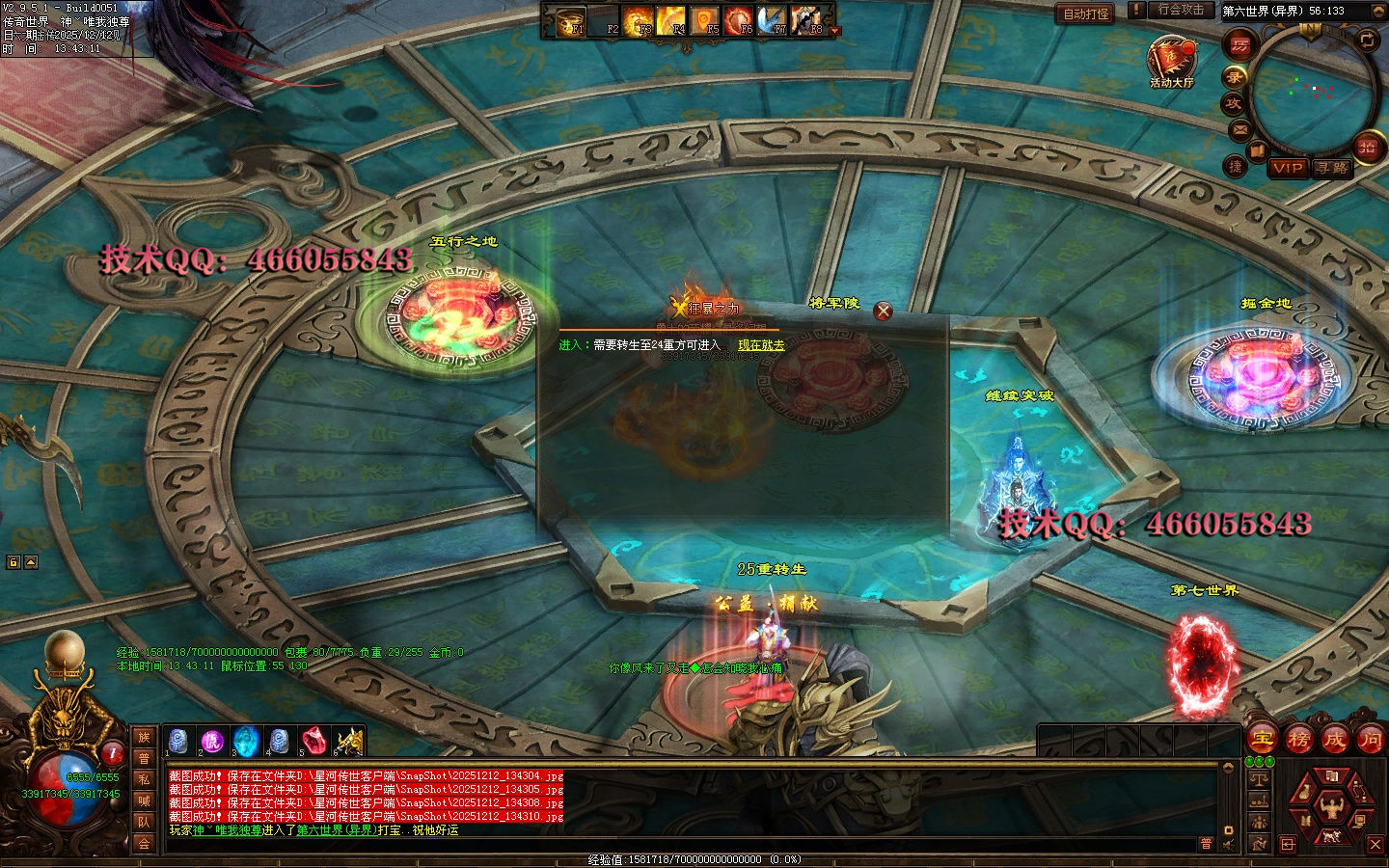The image size is (1389, 868).
Task: Select the 行会攻击 guild attack button
Action: click(1182, 10)
